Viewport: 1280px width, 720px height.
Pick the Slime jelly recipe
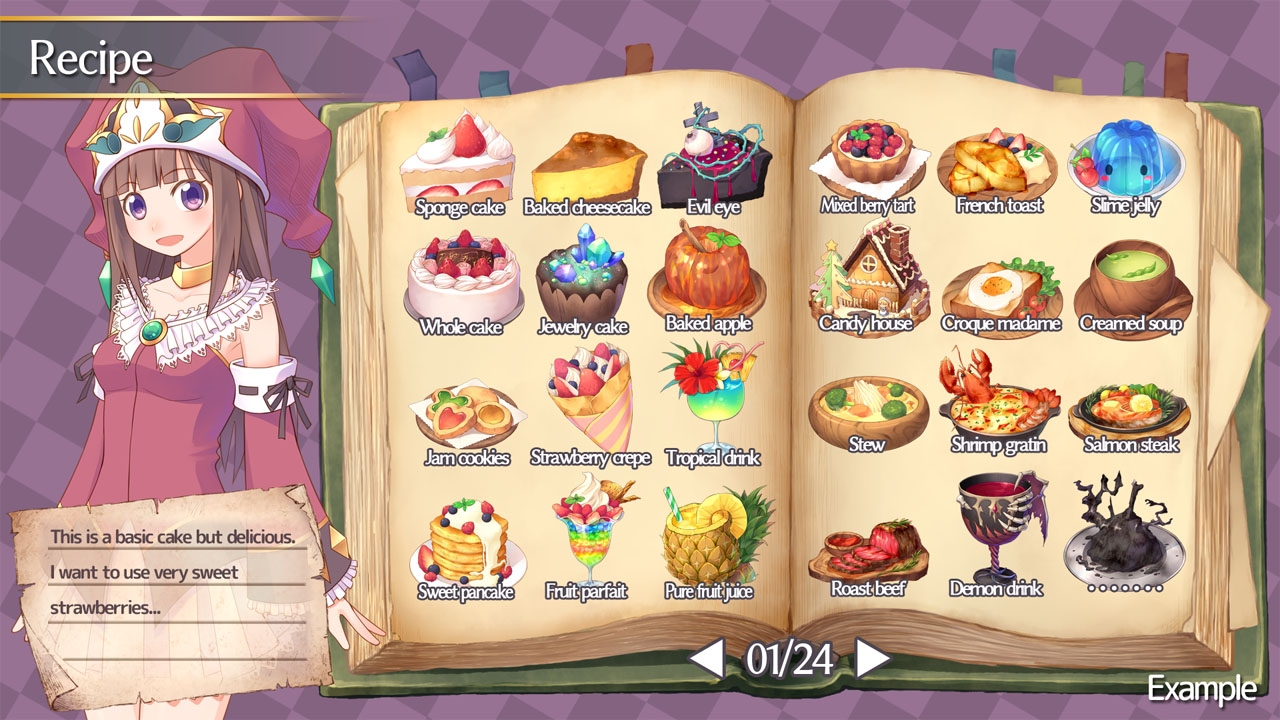coord(1125,160)
